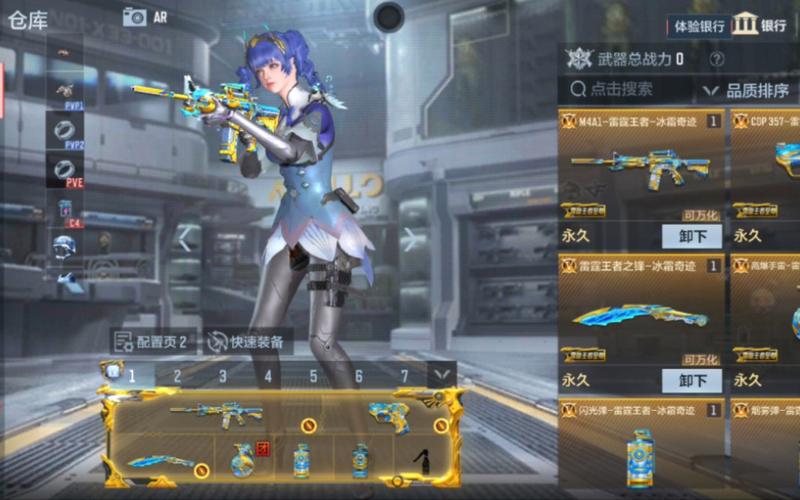Open the helmet category in the sidebar
Viewport: 800px width, 500px height.
[x=65, y=245]
